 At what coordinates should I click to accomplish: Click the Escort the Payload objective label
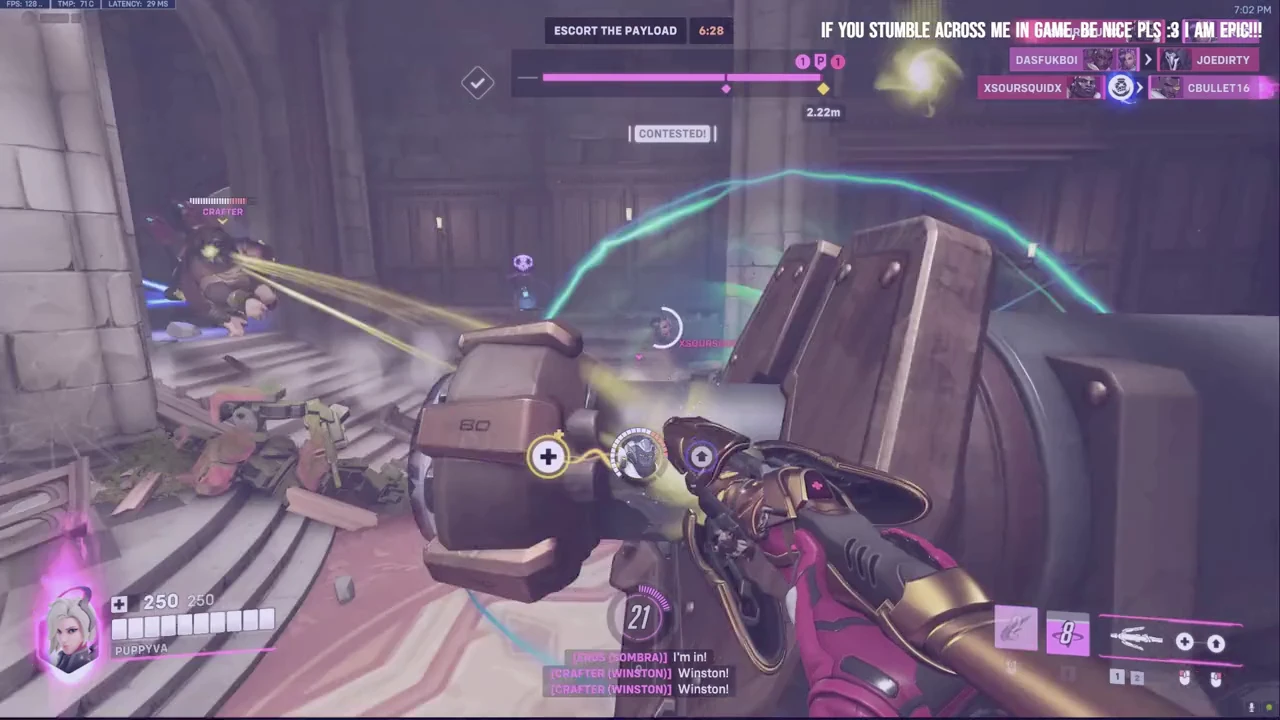616,31
